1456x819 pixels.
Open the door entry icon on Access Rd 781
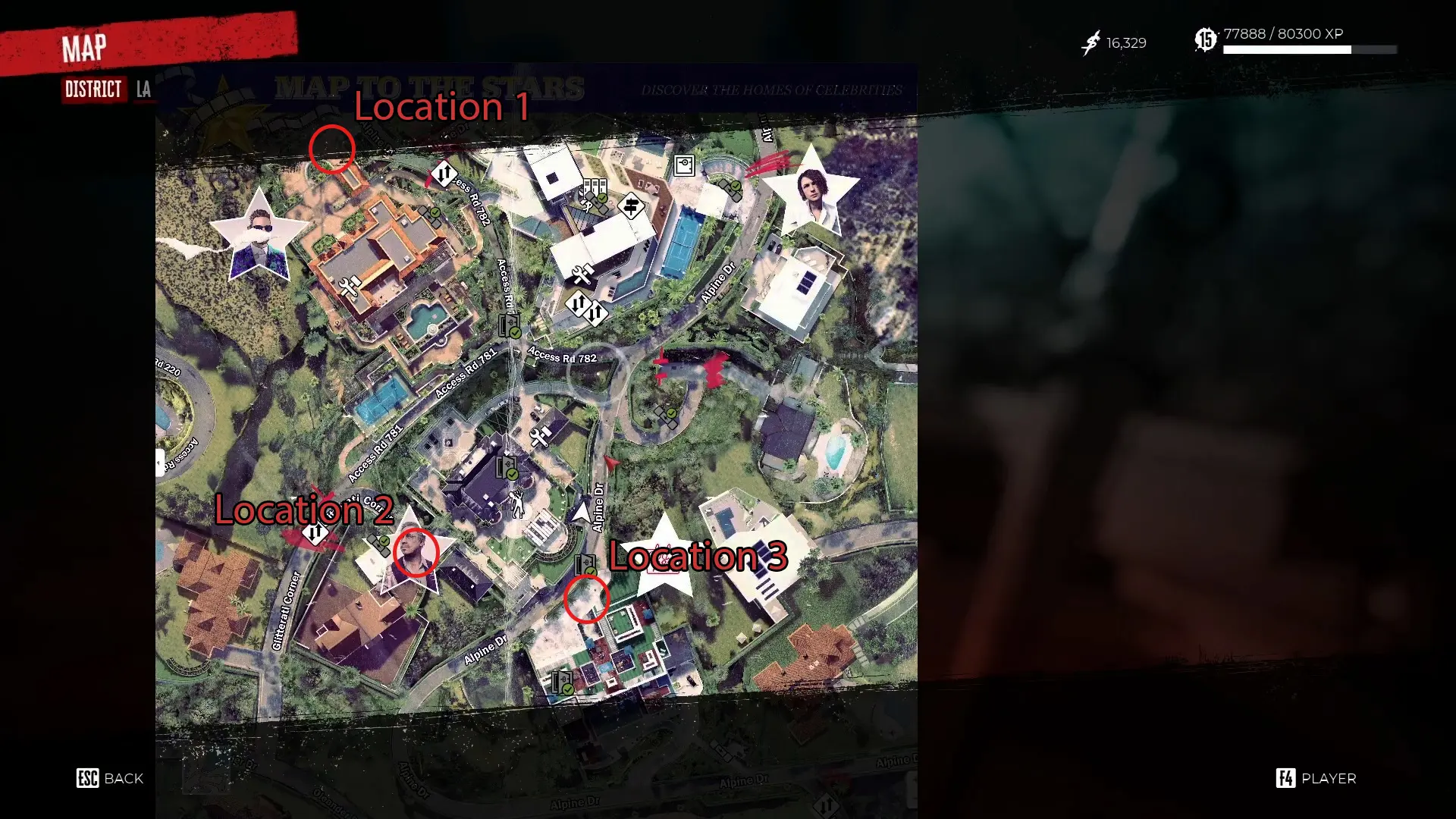tap(510, 326)
